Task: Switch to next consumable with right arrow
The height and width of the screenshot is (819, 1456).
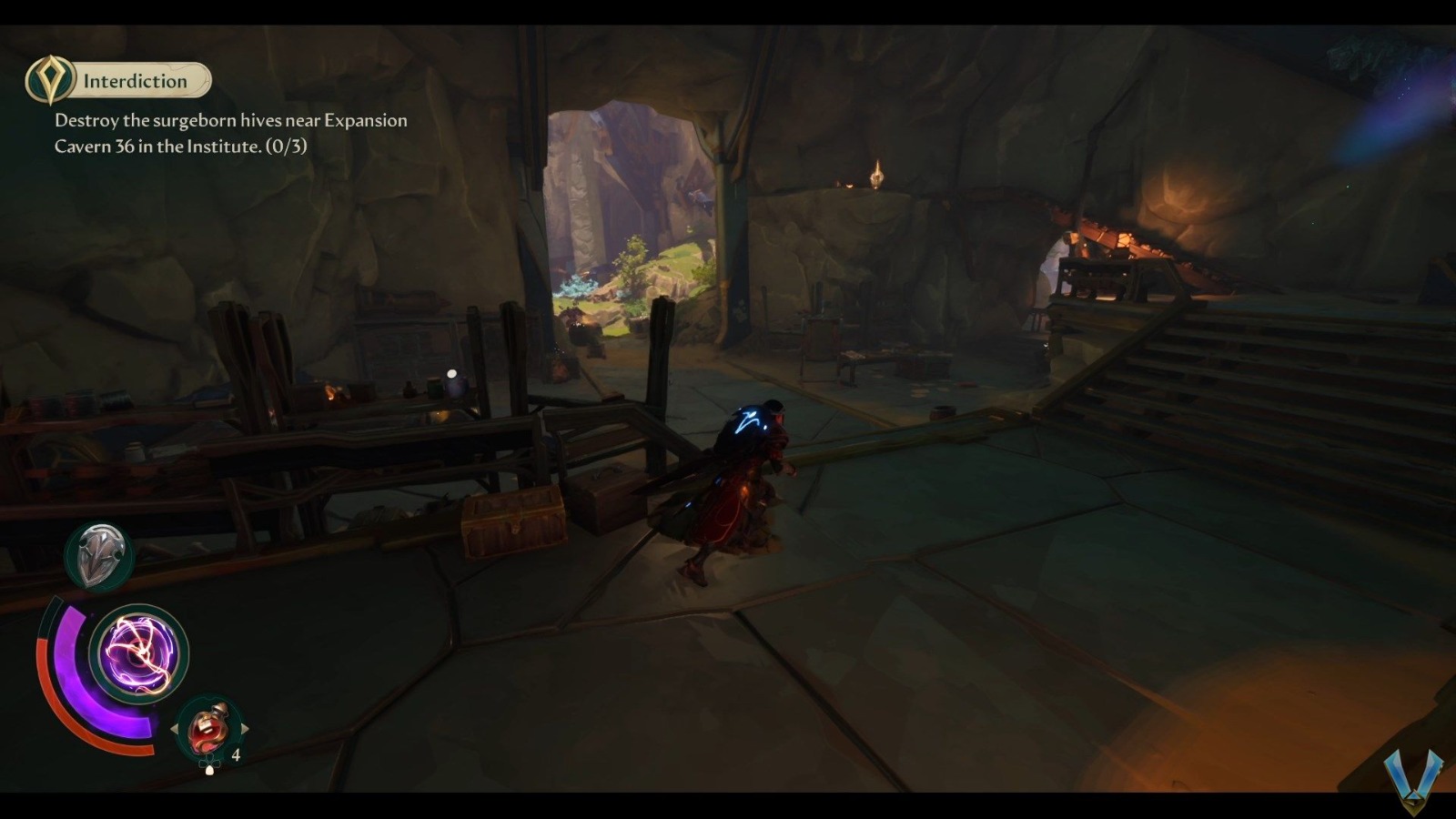Action: click(246, 728)
